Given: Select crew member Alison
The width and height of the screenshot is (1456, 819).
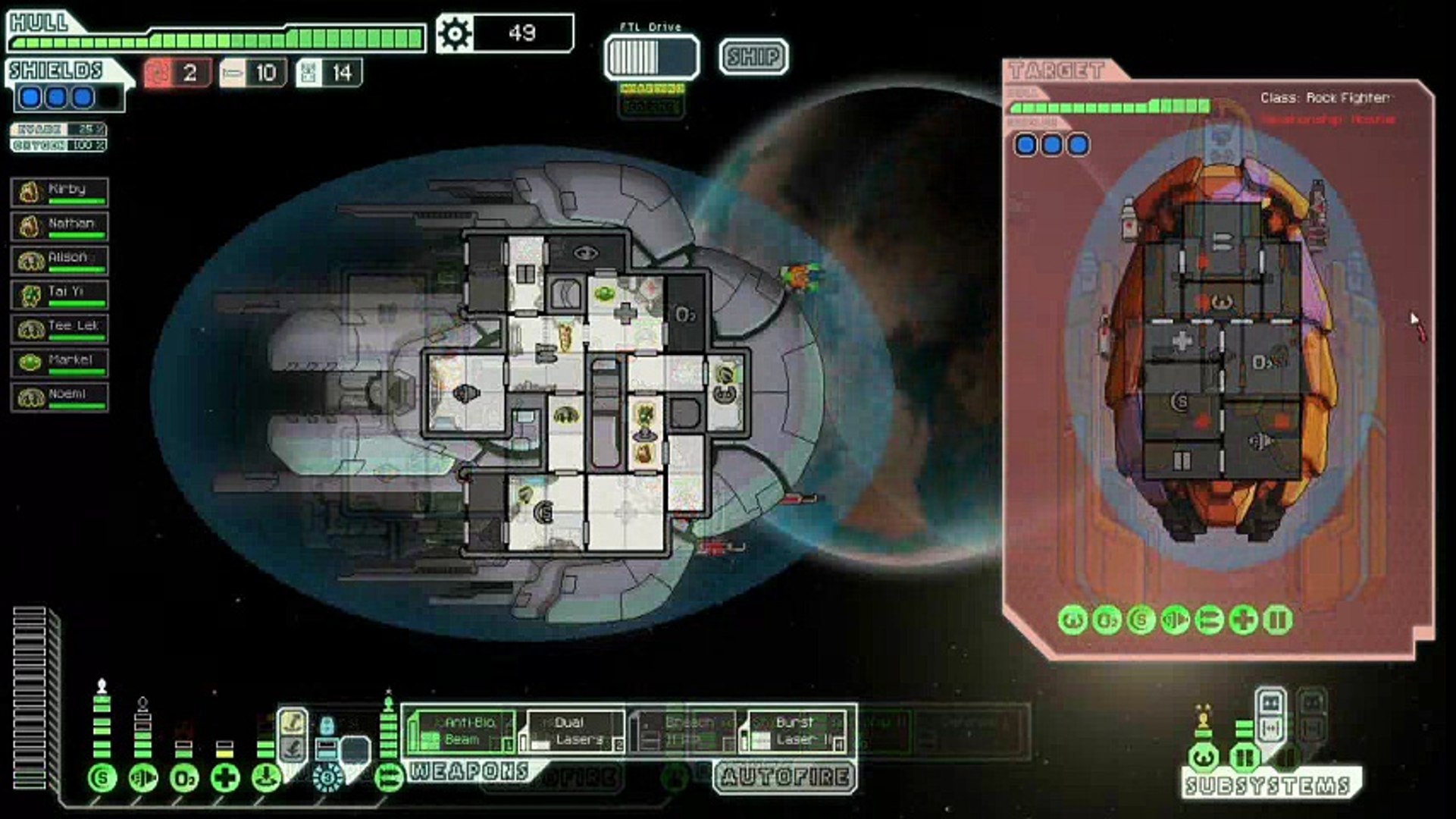Looking at the screenshot, I should (60, 261).
